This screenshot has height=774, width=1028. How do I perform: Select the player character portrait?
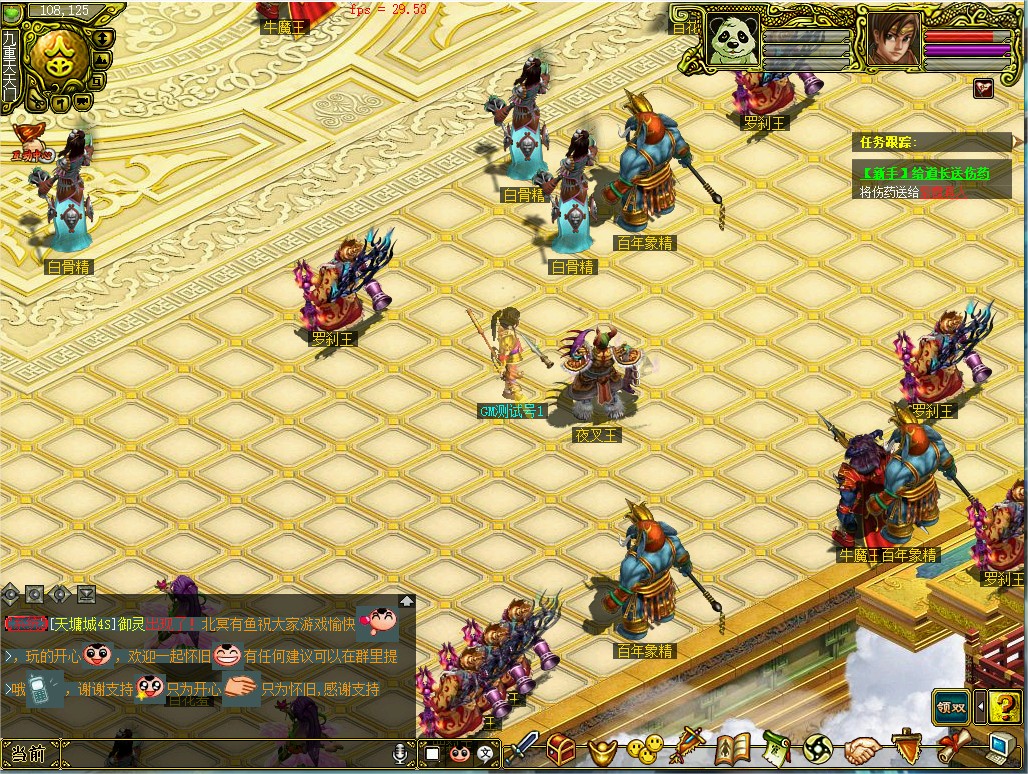[891, 39]
